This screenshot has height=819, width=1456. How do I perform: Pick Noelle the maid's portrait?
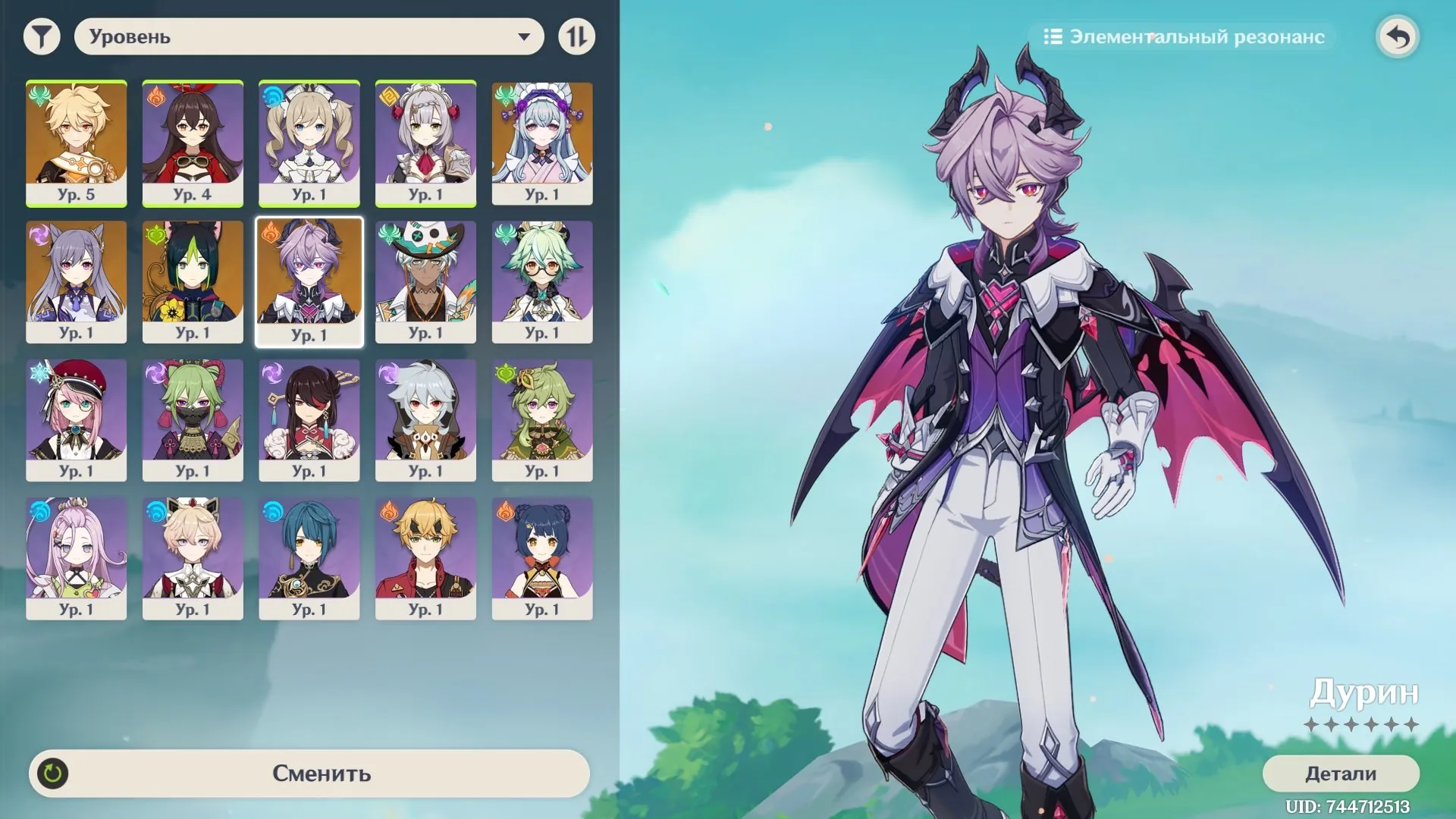coord(425,143)
